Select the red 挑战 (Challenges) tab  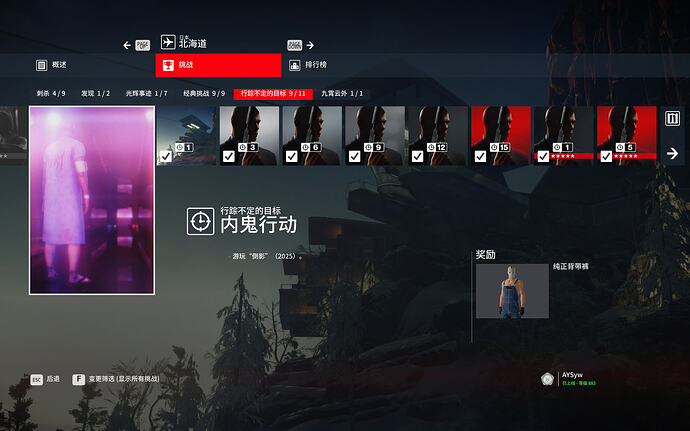[x=218, y=65]
